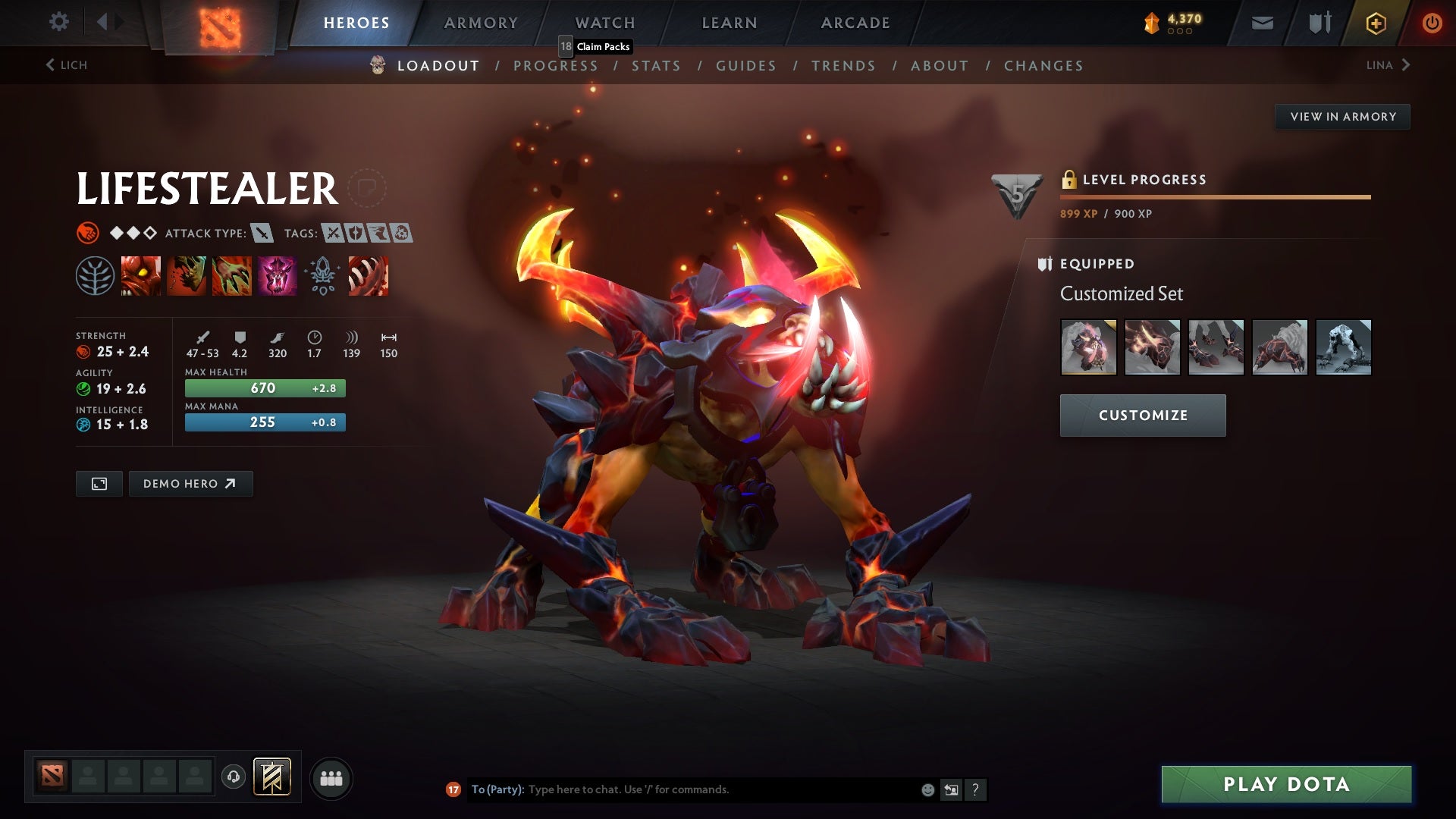Toggle party voice chat headset
This screenshot has width=1456, height=819.
pos(233,777)
